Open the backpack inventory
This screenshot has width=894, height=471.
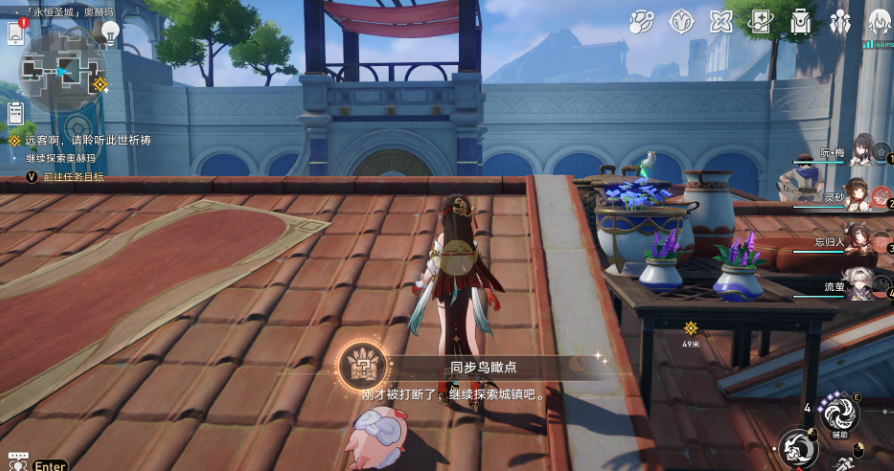point(801,21)
